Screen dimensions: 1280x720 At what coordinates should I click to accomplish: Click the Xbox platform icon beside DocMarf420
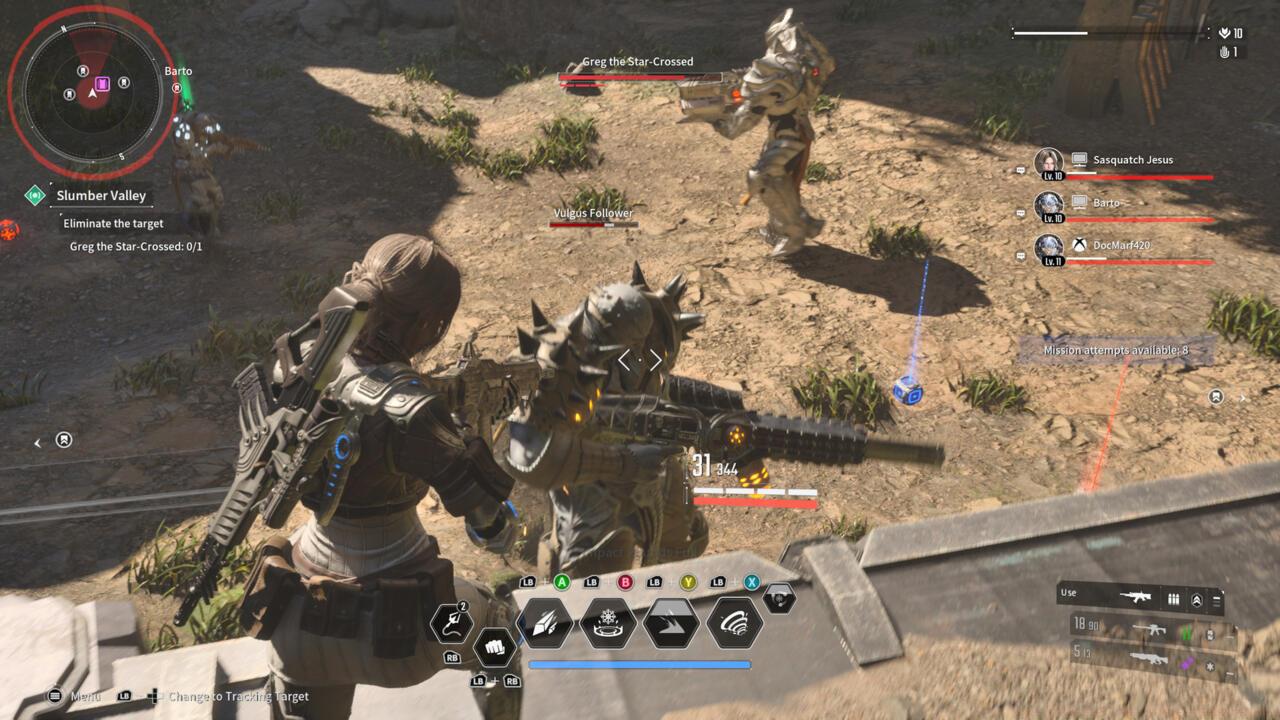coord(1080,244)
